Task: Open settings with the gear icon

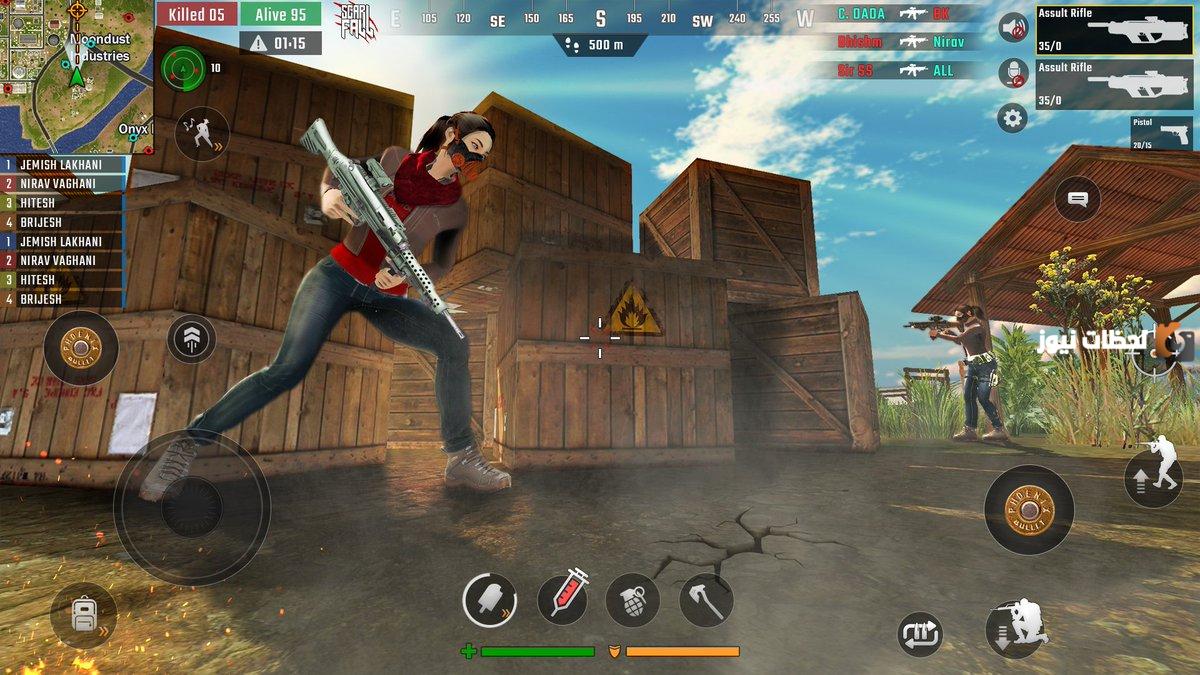Action: pos(1013,119)
